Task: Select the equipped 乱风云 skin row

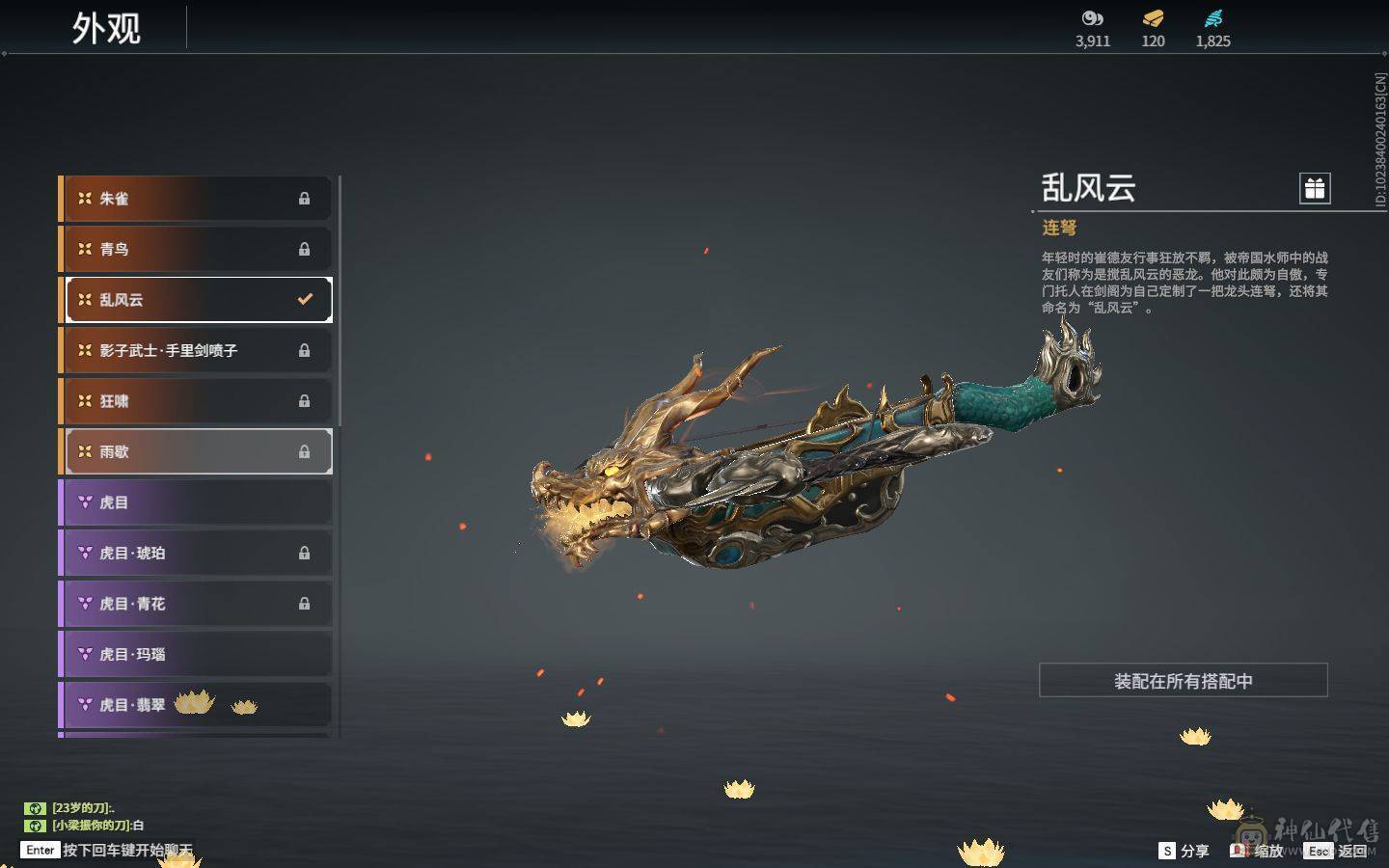Action: pos(198,300)
